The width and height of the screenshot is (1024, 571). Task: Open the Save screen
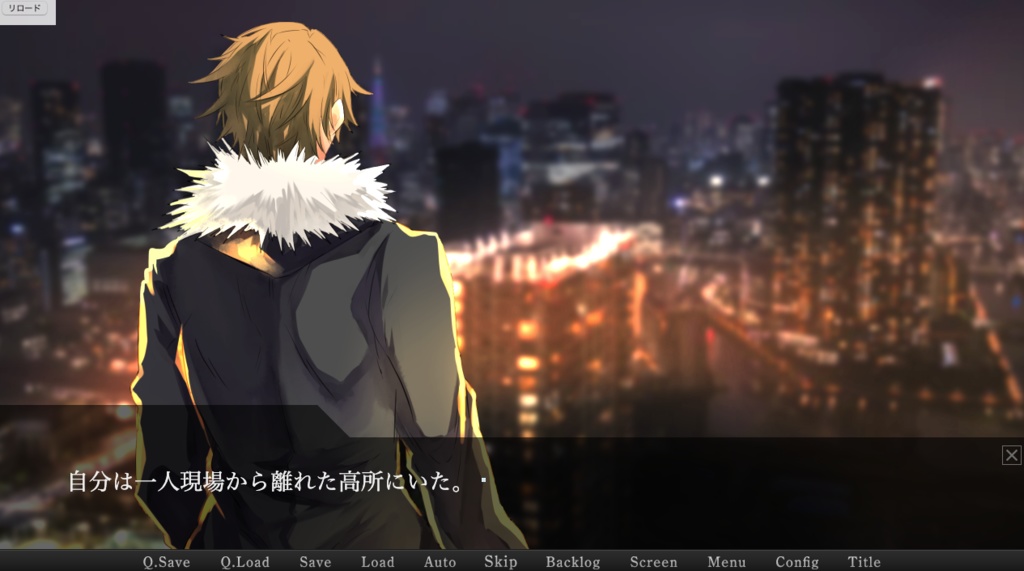(x=315, y=562)
